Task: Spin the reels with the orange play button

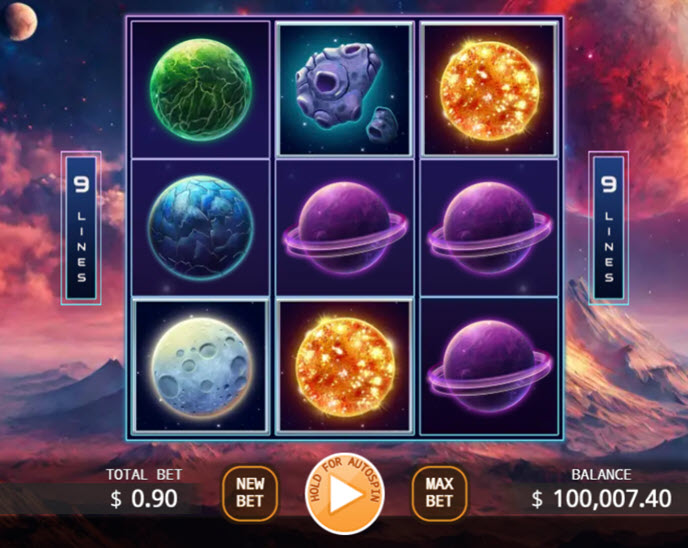Action: [343, 494]
